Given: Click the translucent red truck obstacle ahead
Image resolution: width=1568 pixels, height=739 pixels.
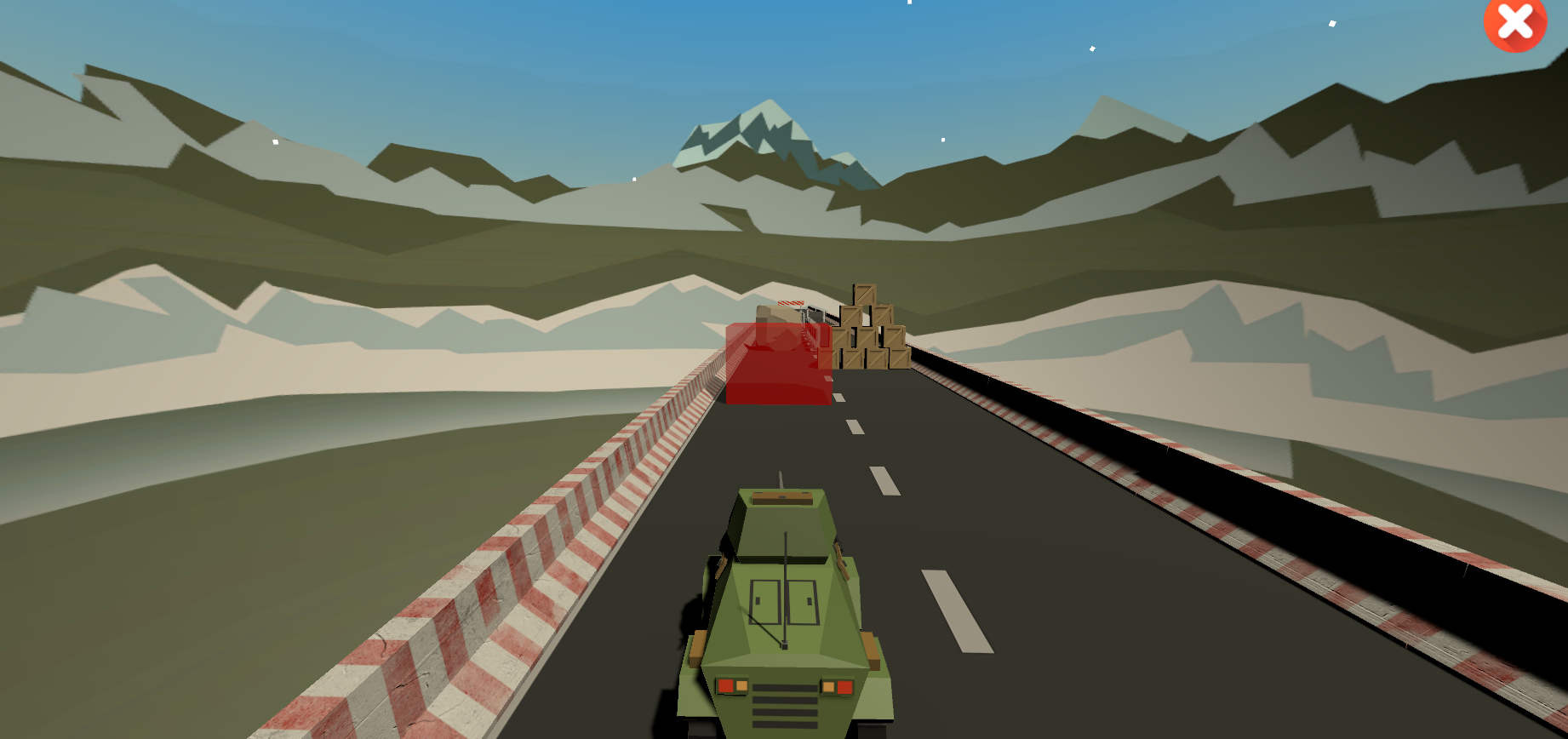Looking at the screenshot, I should (x=779, y=366).
